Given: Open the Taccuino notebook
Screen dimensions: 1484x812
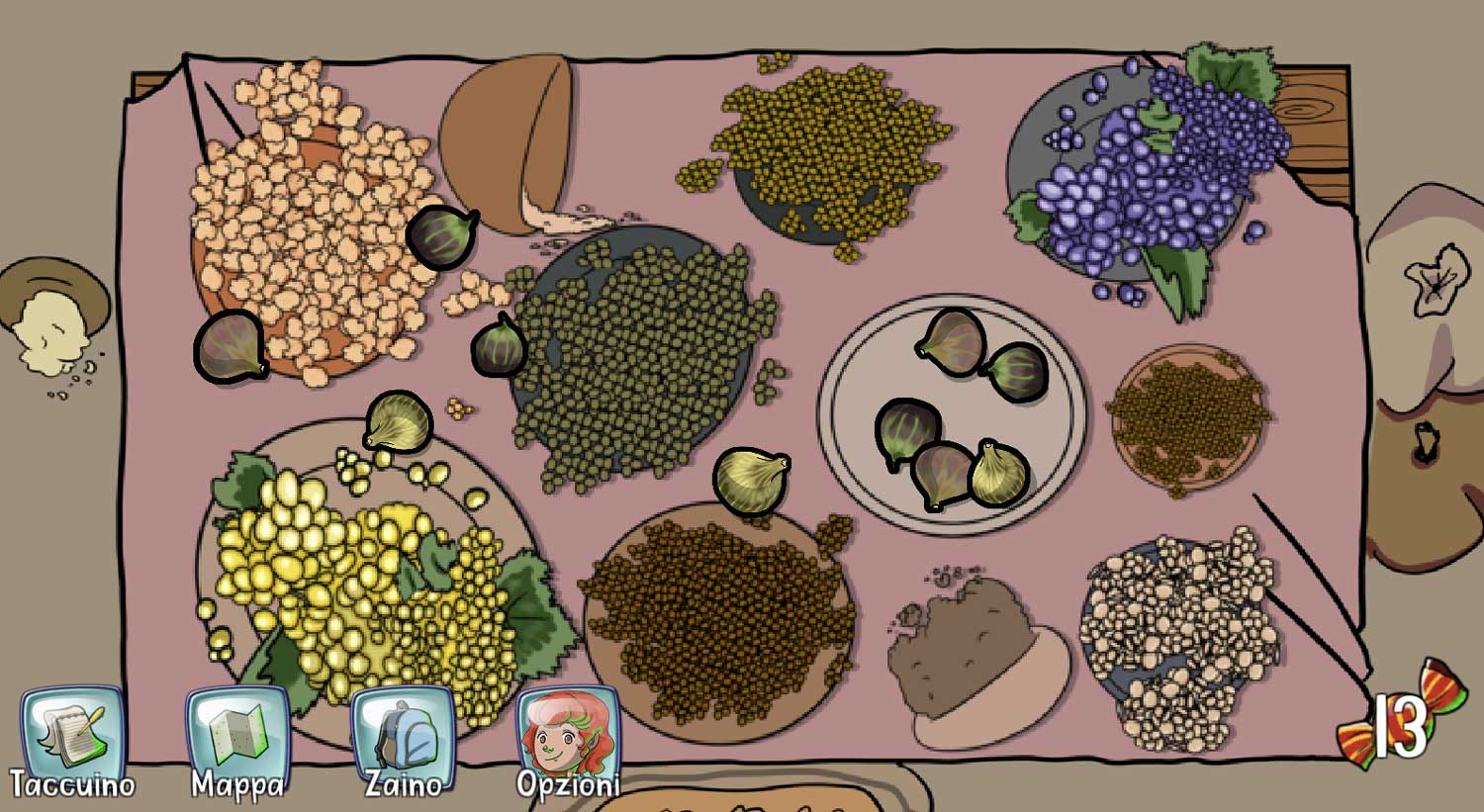Looking at the screenshot, I should point(72,737).
